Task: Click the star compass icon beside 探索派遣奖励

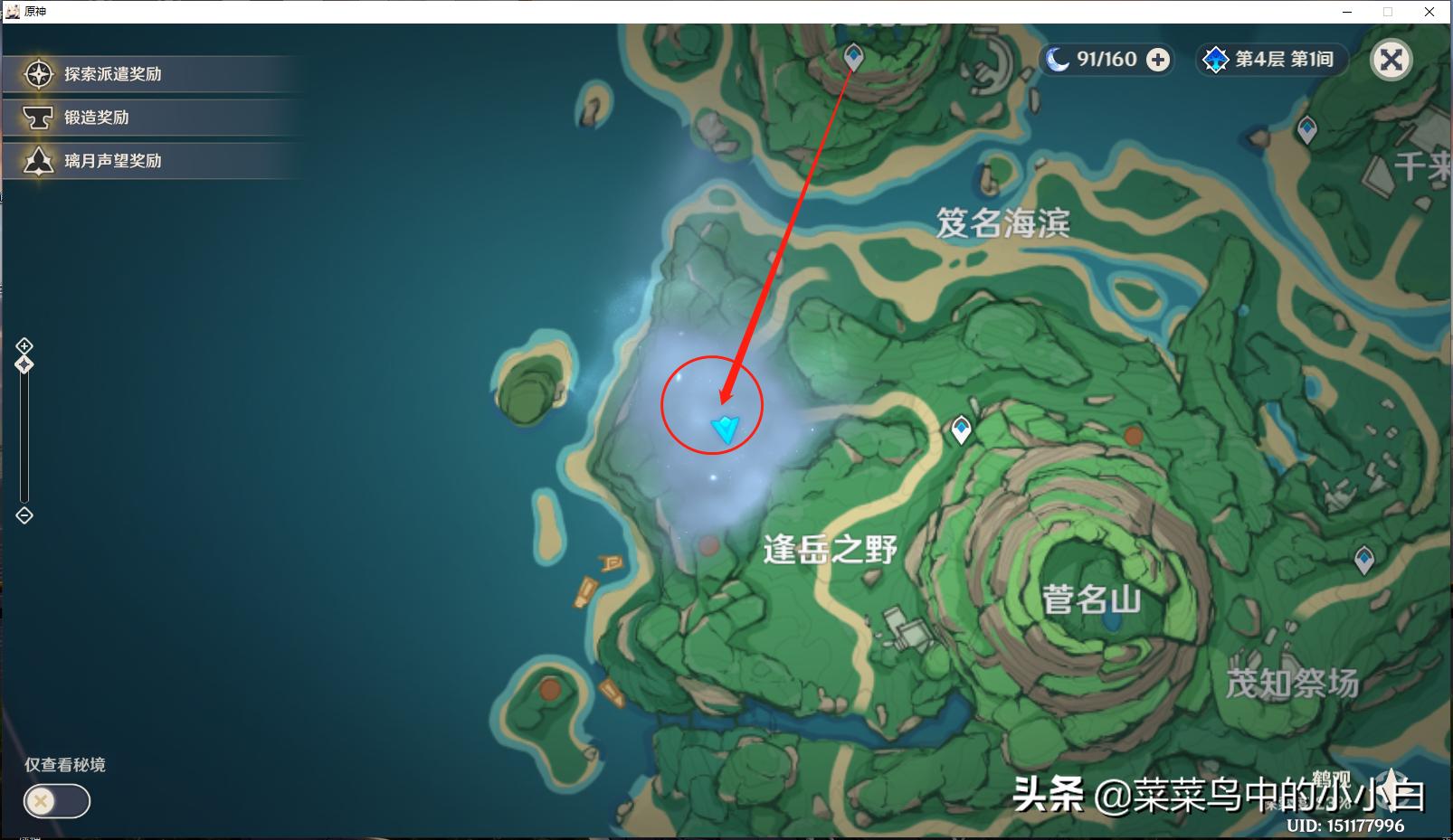Action: [37, 73]
